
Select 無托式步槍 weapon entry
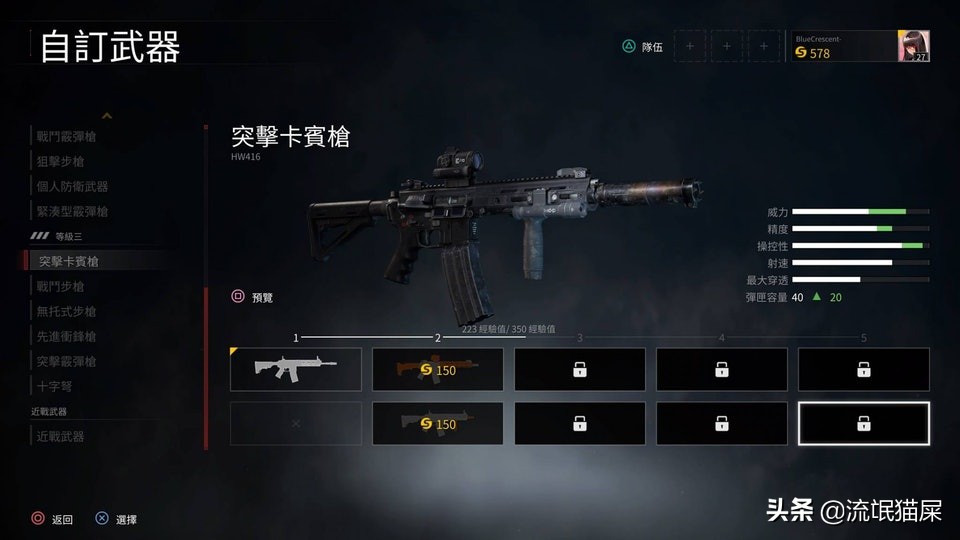pos(66,311)
